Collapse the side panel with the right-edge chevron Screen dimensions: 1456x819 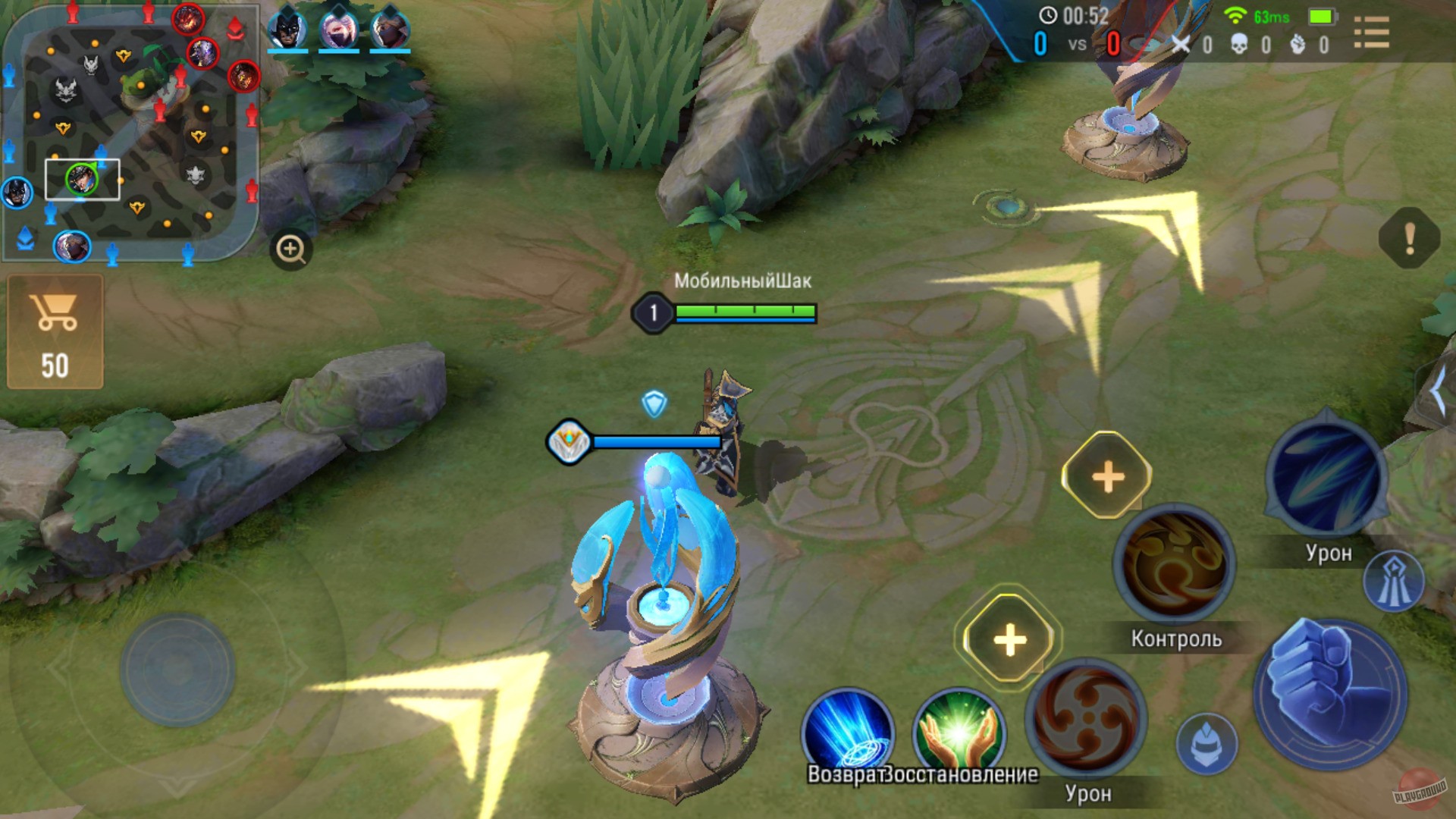tap(1440, 391)
